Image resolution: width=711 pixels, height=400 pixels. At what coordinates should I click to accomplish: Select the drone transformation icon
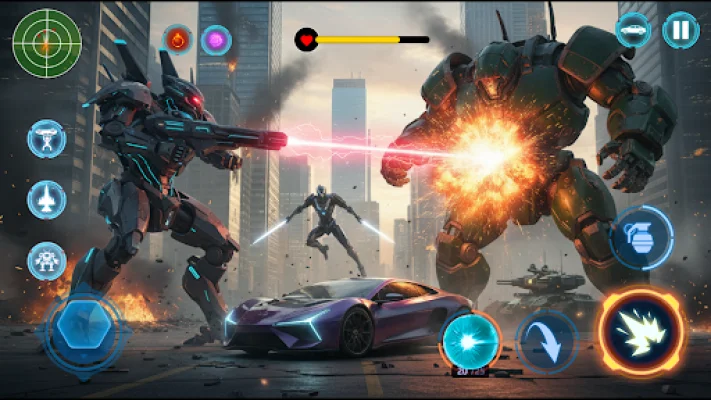point(47,140)
